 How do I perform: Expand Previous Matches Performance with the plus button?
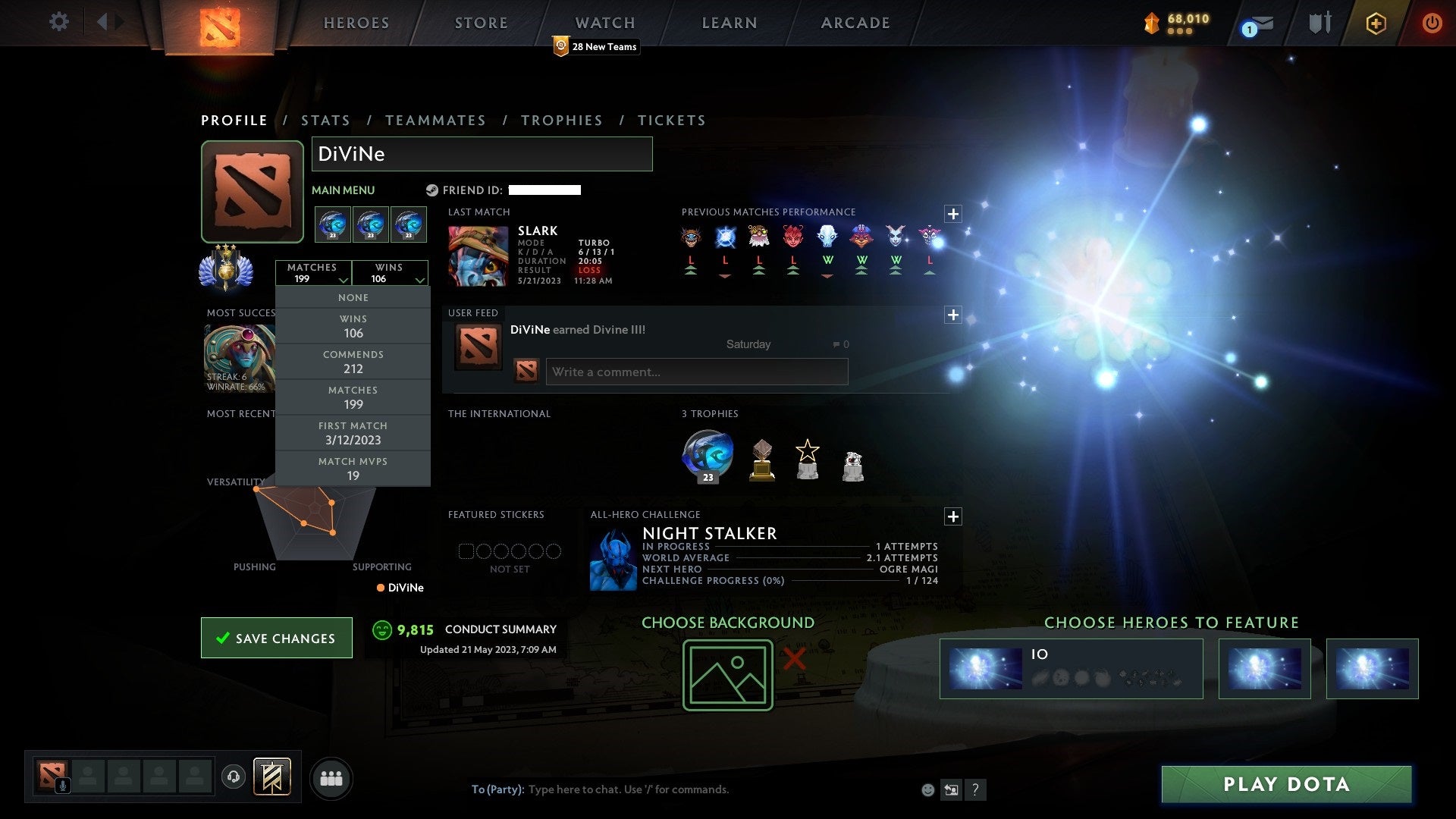tap(953, 214)
